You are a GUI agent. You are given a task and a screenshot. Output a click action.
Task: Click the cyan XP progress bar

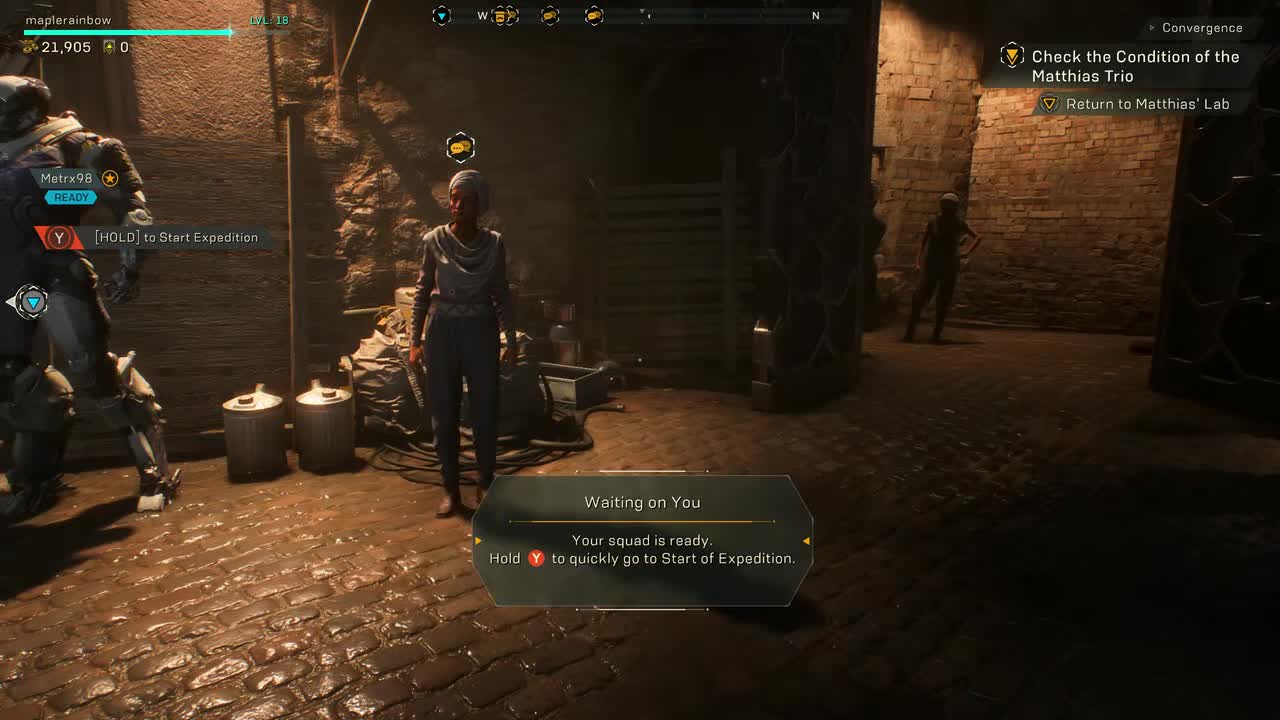pos(130,31)
